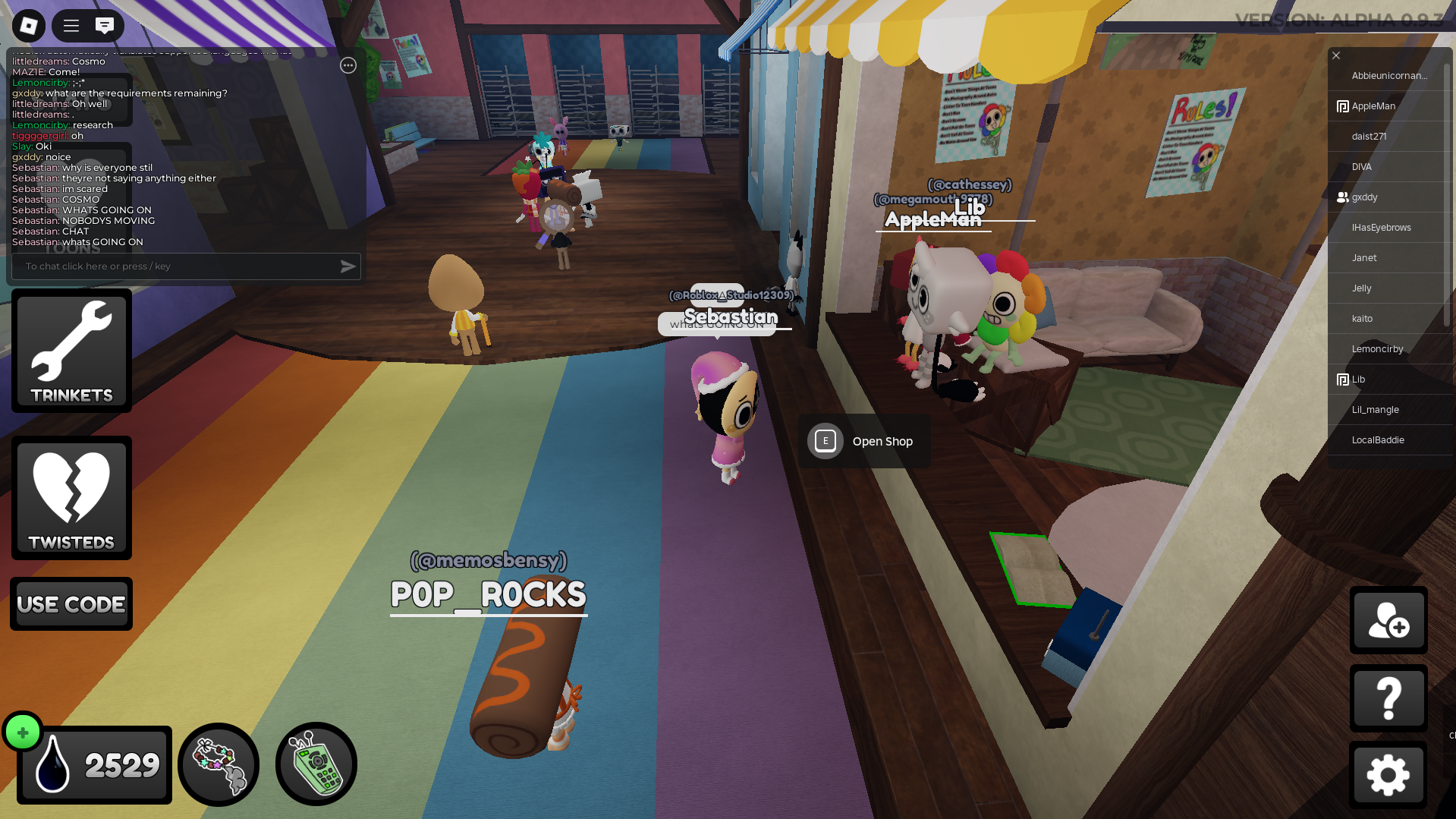Open the question mark help button
Viewport: 1456px width, 819px height.
coord(1388,698)
